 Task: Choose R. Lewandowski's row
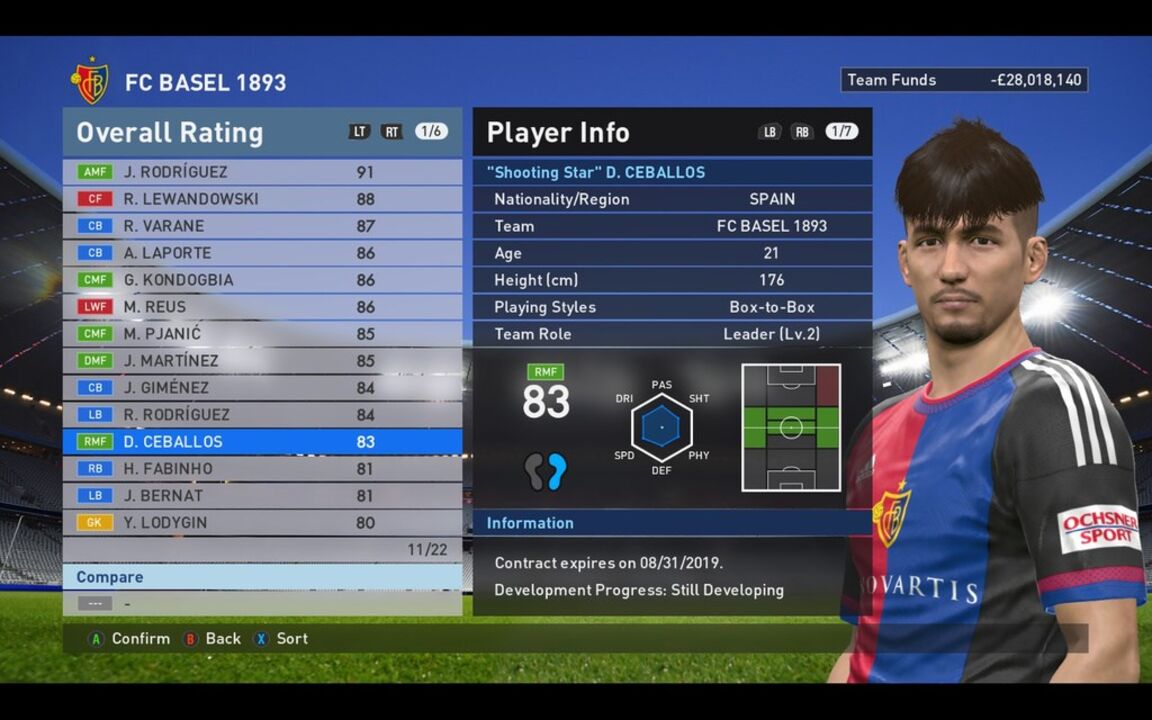[262, 199]
